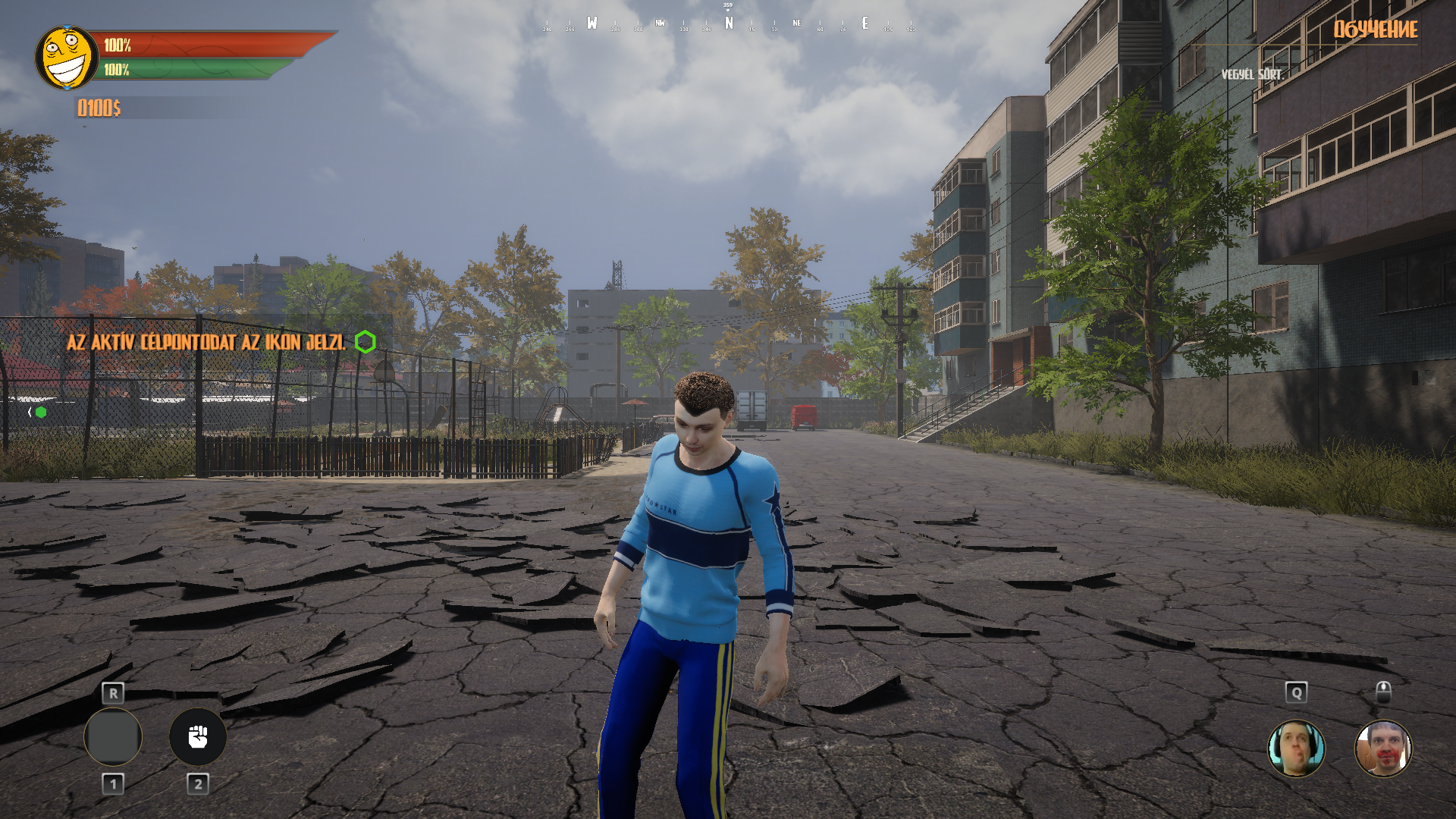Click the green hexagon objective icon

pos(365,342)
